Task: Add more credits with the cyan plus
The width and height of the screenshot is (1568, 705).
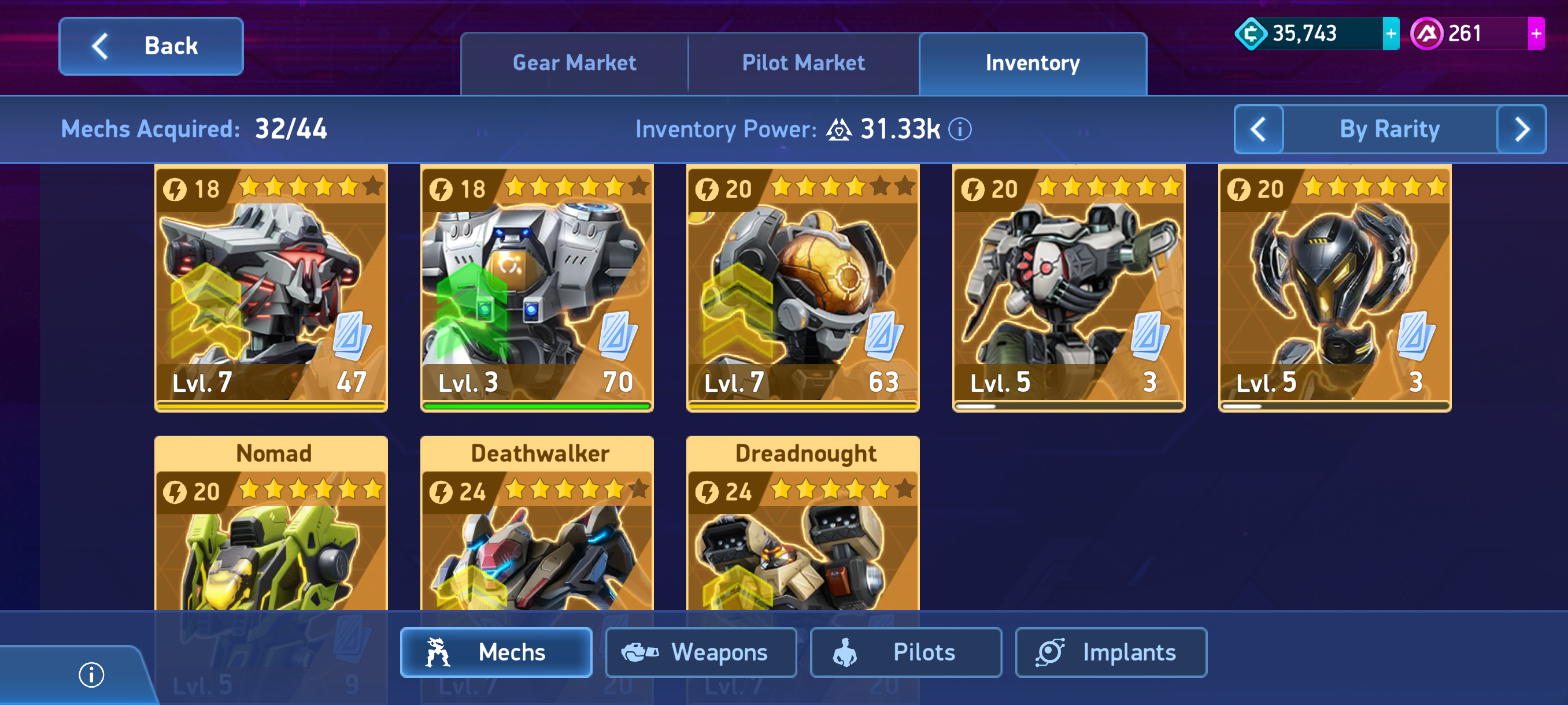Action: (1391, 34)
